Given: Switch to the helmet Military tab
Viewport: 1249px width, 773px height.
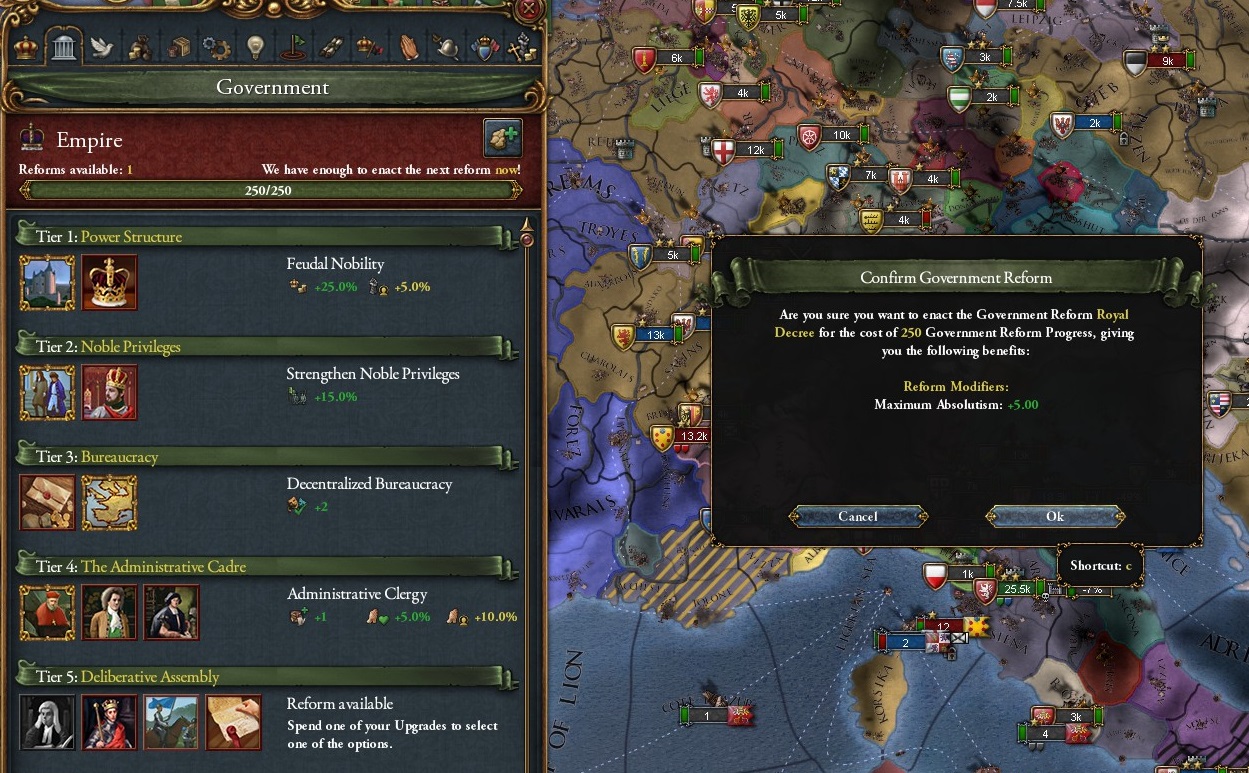Looking at the screenshot, I should click(x=446, y=46).
